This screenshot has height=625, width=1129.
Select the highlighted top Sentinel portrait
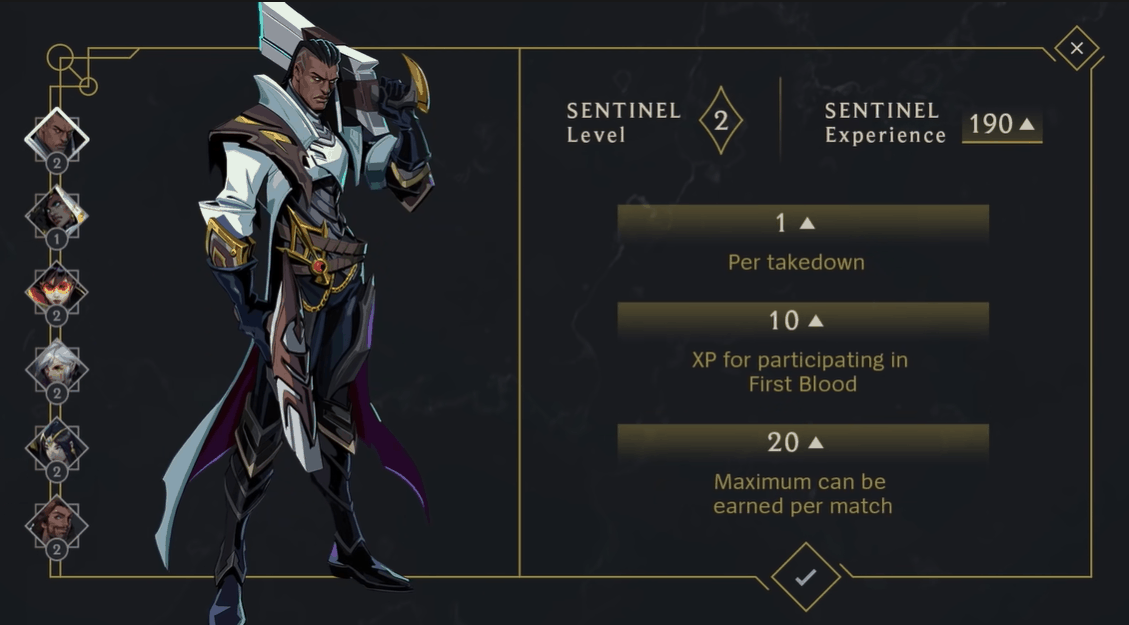click(57, 137)
